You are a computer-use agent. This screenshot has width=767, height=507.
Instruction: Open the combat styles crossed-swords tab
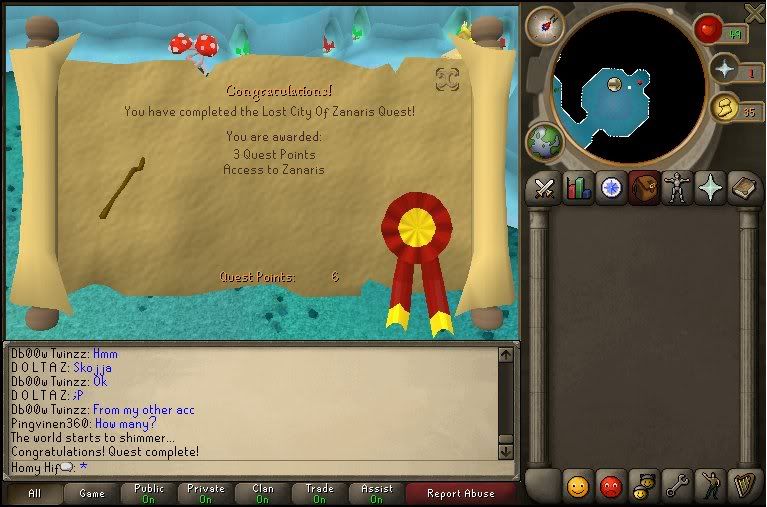544,188
